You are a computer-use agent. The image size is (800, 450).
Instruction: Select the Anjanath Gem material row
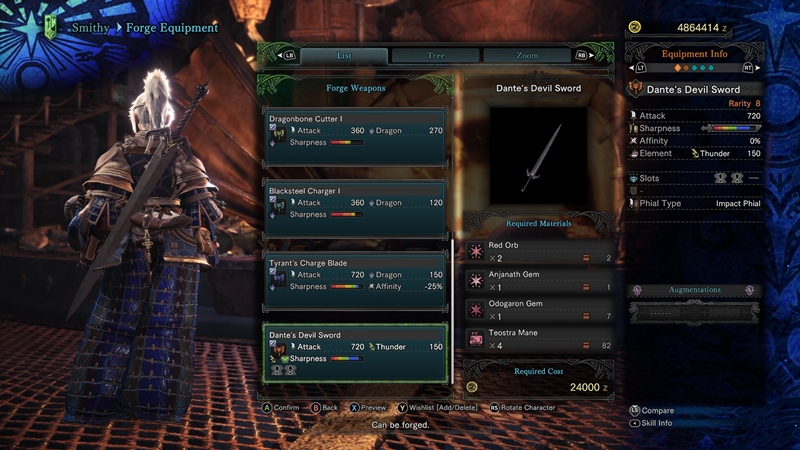(x=538, y=281)
